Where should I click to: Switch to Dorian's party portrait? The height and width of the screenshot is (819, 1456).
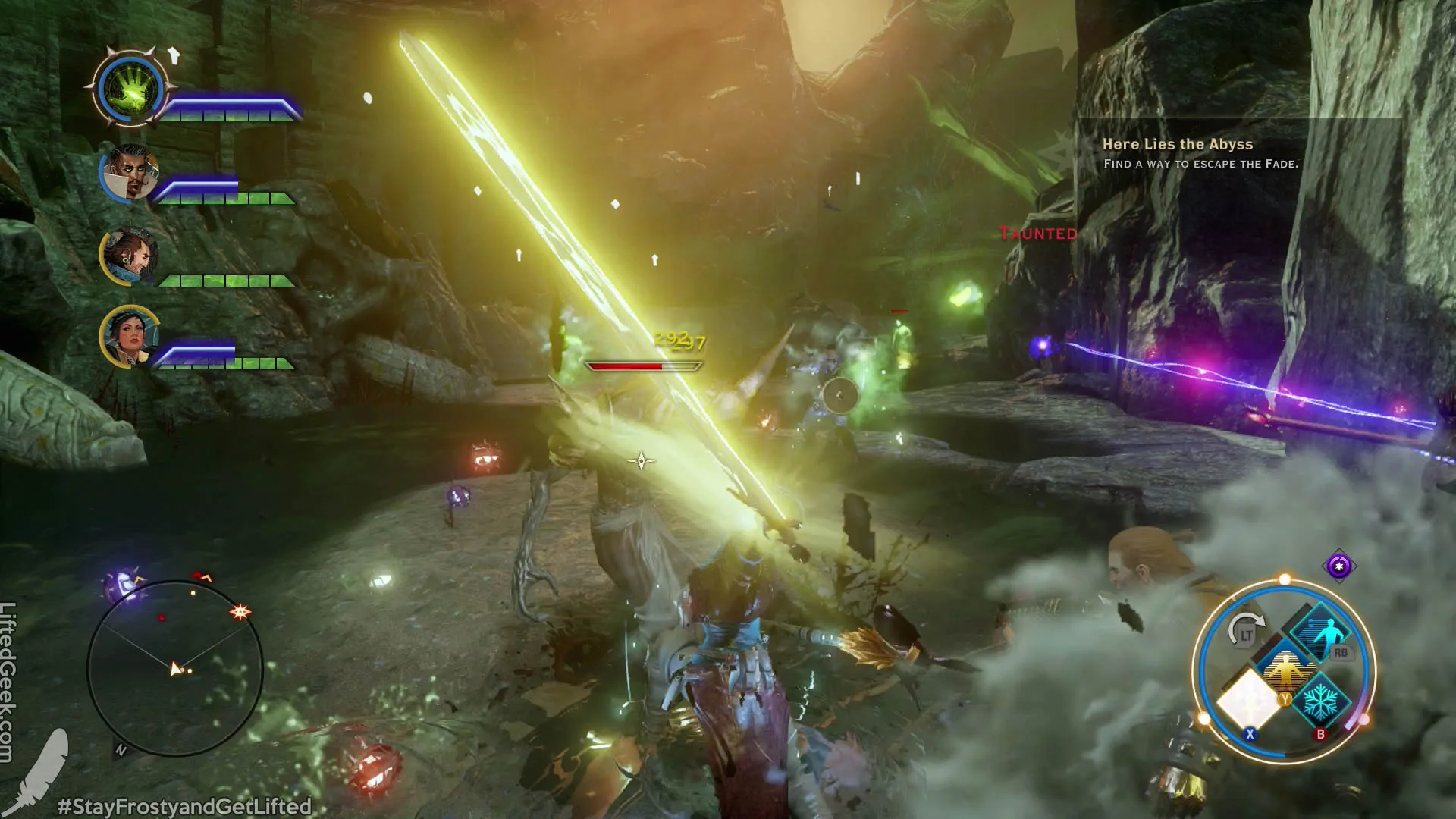pyautogui.click(x=130, y=173)
